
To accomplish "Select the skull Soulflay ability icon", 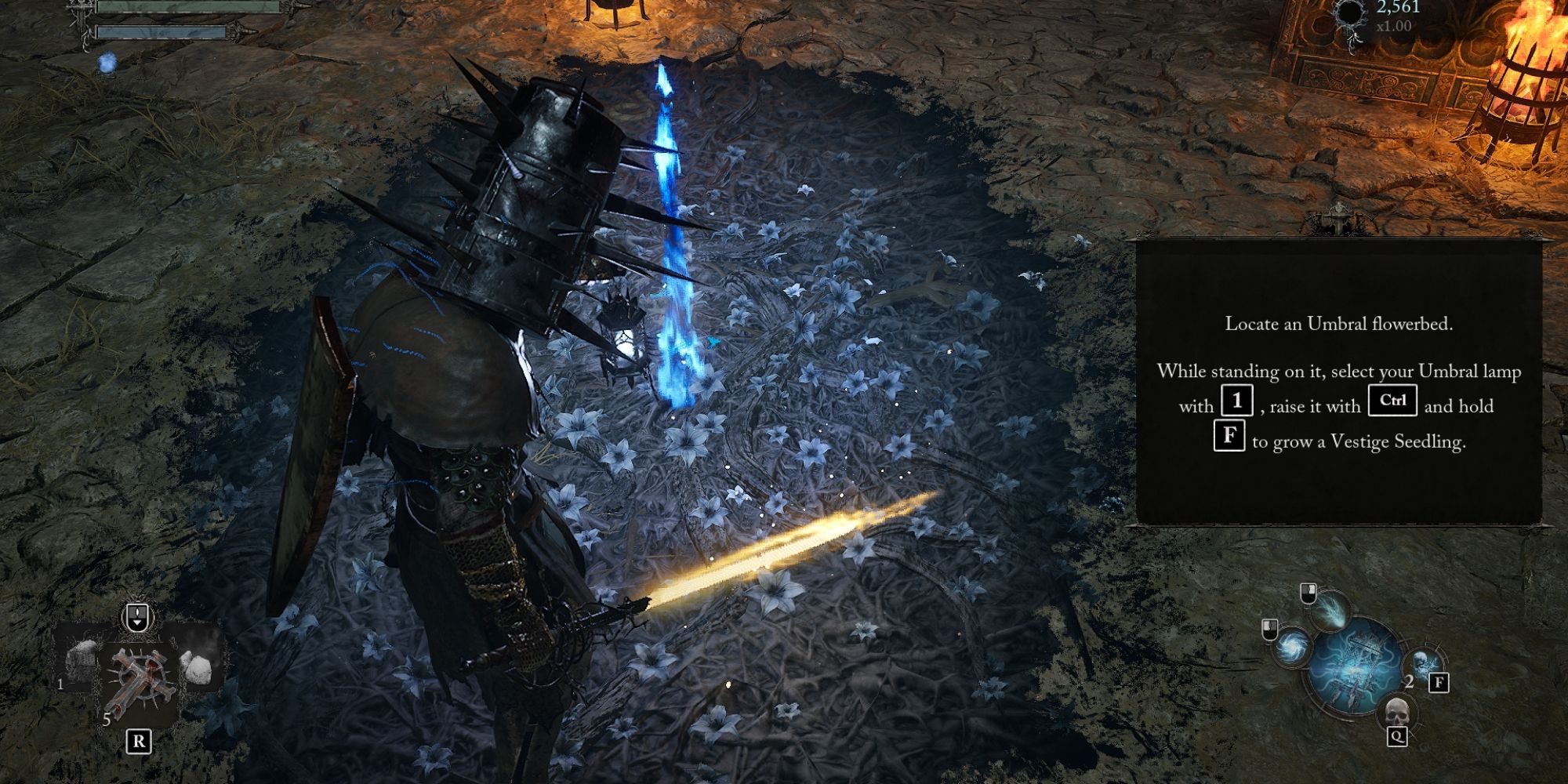I will 1396,712.
